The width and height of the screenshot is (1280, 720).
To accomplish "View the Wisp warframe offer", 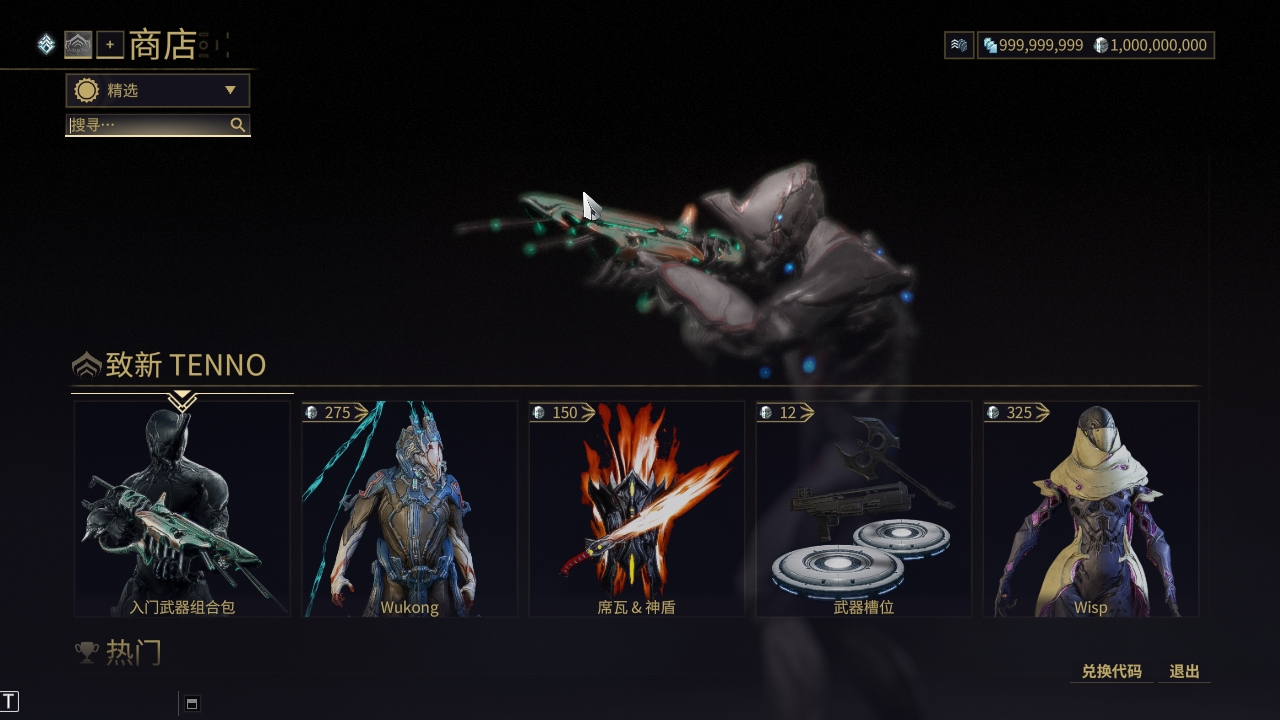I will 1090,509.
